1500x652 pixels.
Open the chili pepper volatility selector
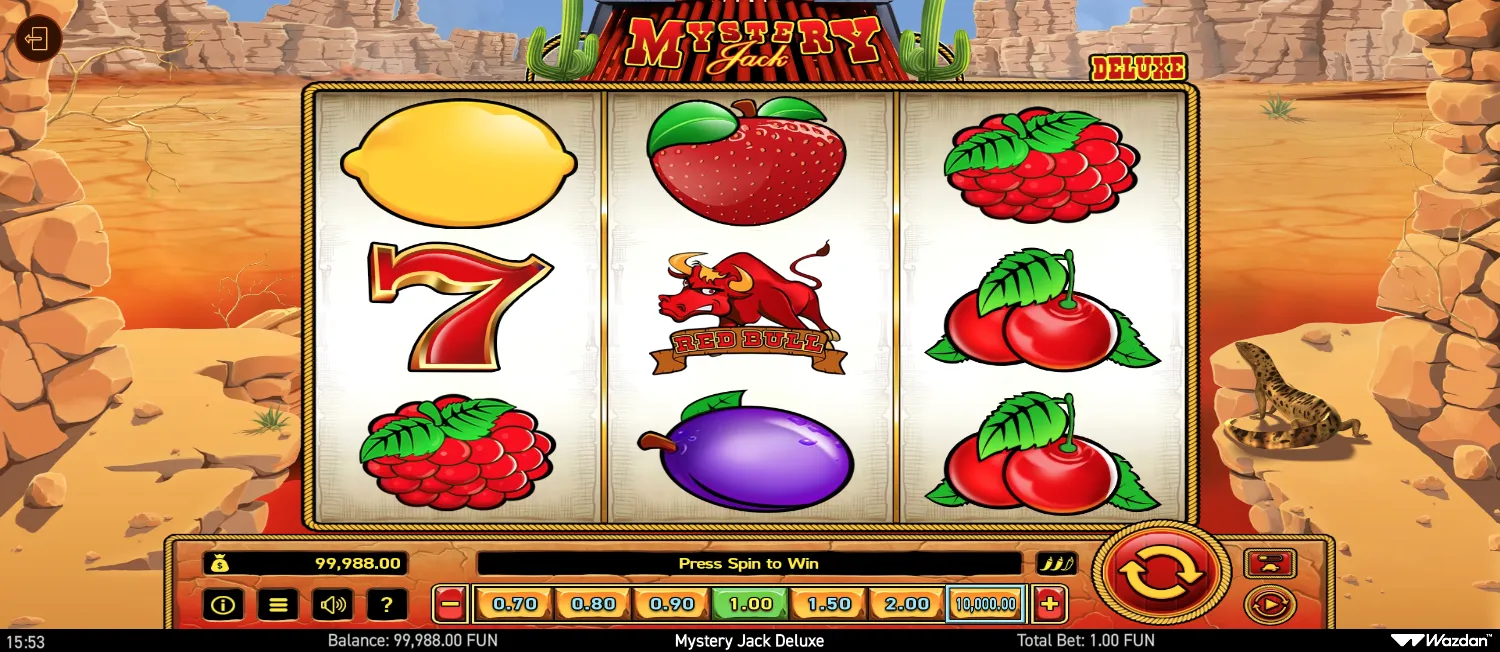pyautogui.click(x=1056, y=563)
